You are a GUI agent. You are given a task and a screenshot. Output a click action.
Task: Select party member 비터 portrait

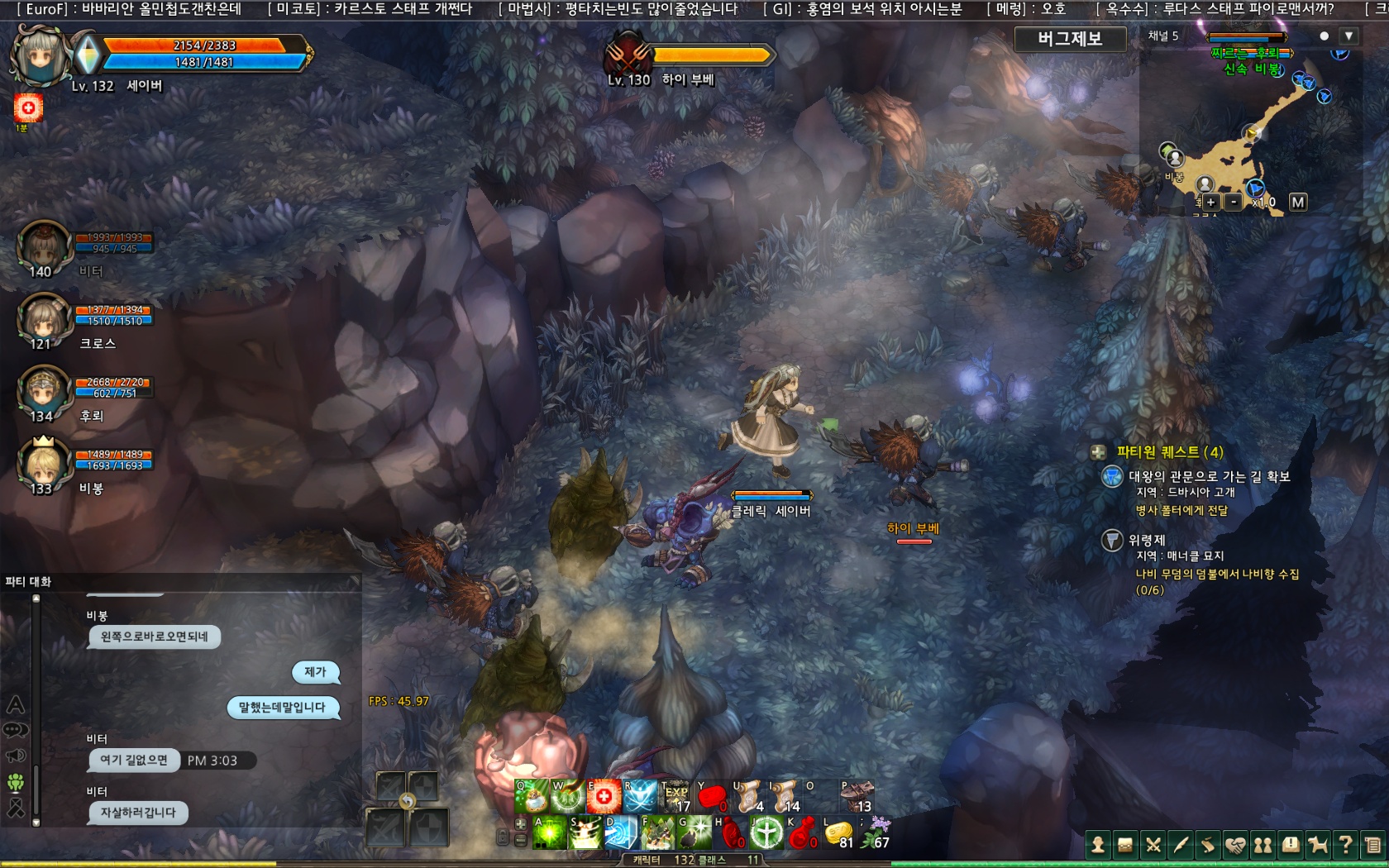tap(44, 246)
